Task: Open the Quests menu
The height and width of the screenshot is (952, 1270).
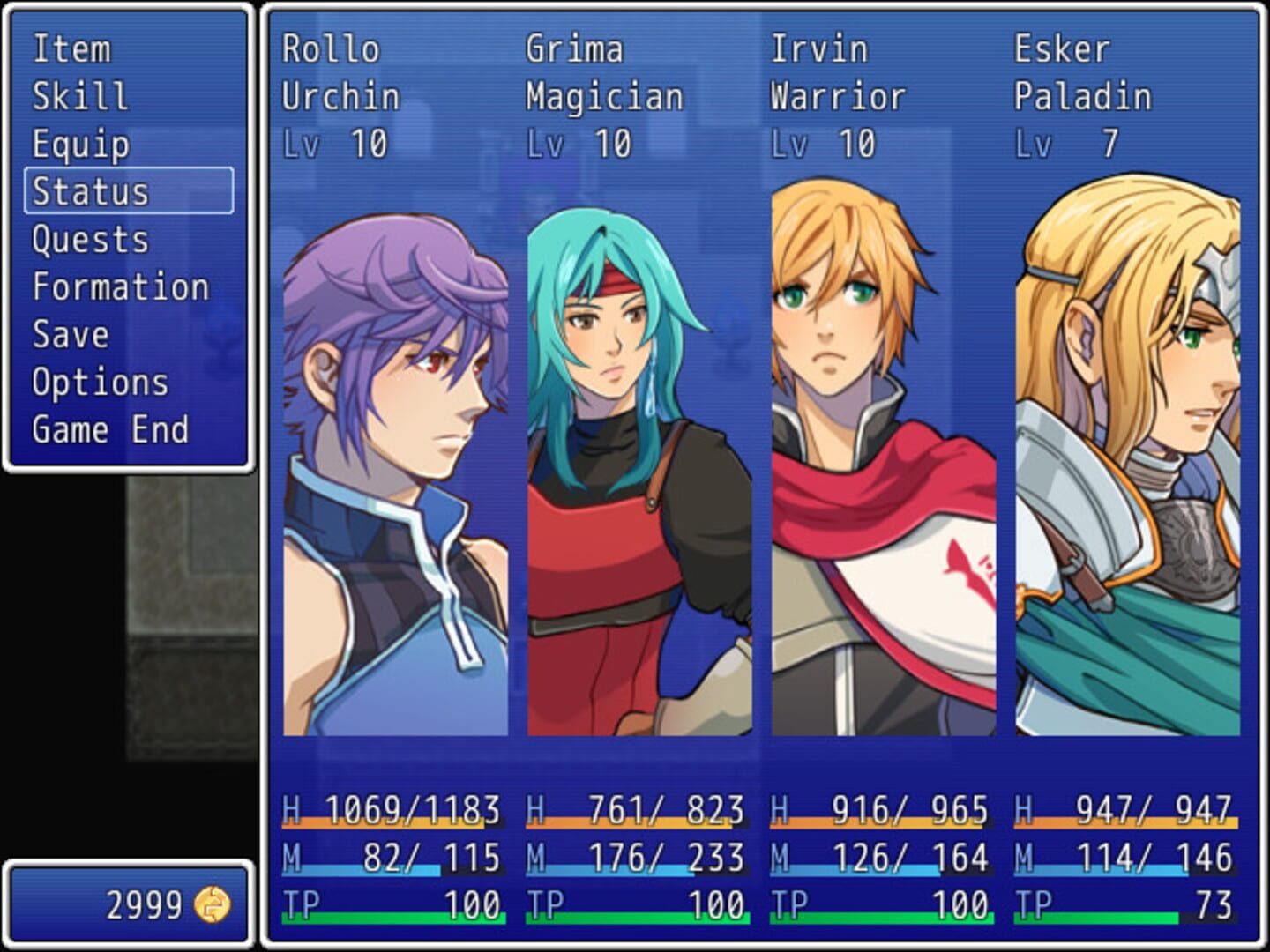Action: 89,240
